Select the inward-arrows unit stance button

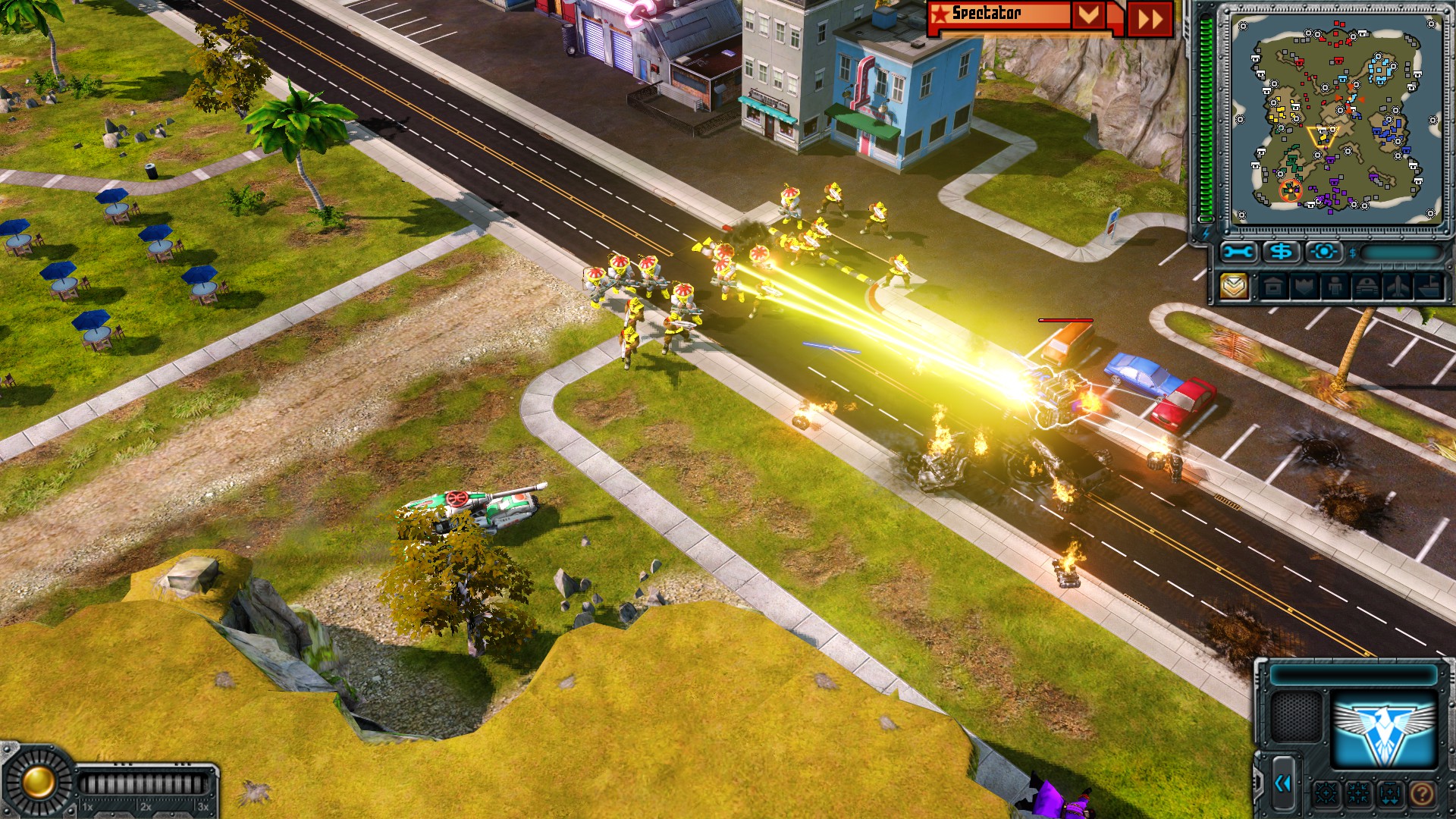point(1358,794)
